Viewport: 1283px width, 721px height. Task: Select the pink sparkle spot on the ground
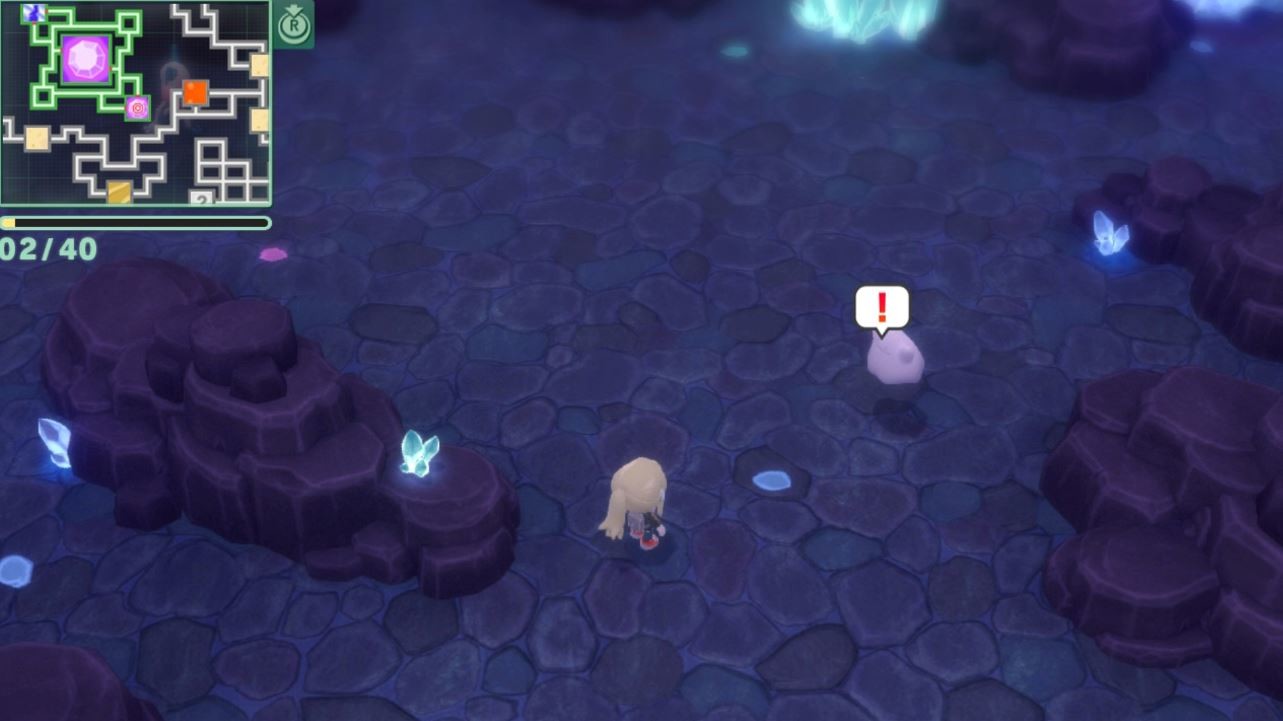(x=273, y=254)
